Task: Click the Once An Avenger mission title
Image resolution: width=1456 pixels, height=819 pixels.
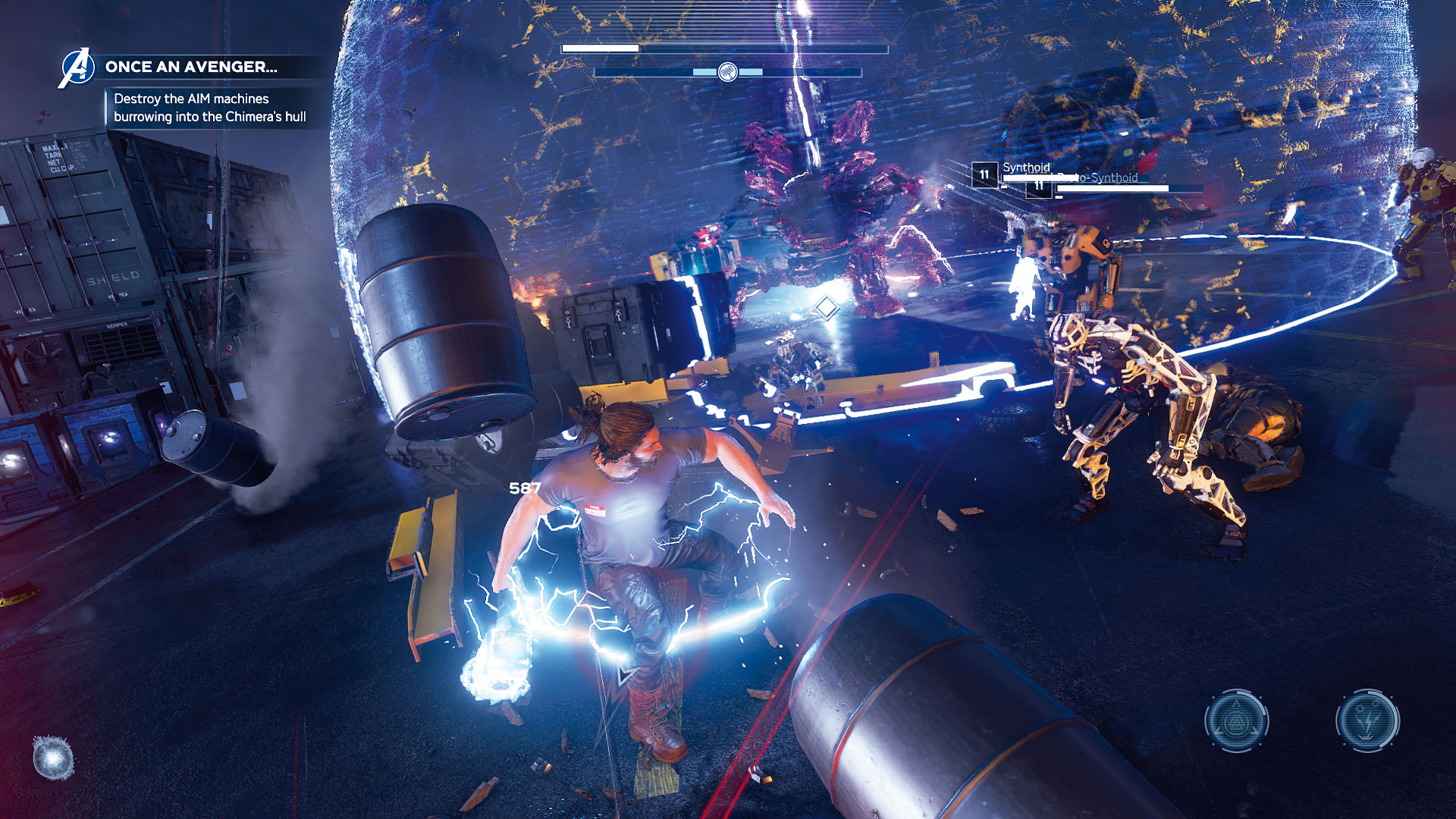Action: point(191,67)
